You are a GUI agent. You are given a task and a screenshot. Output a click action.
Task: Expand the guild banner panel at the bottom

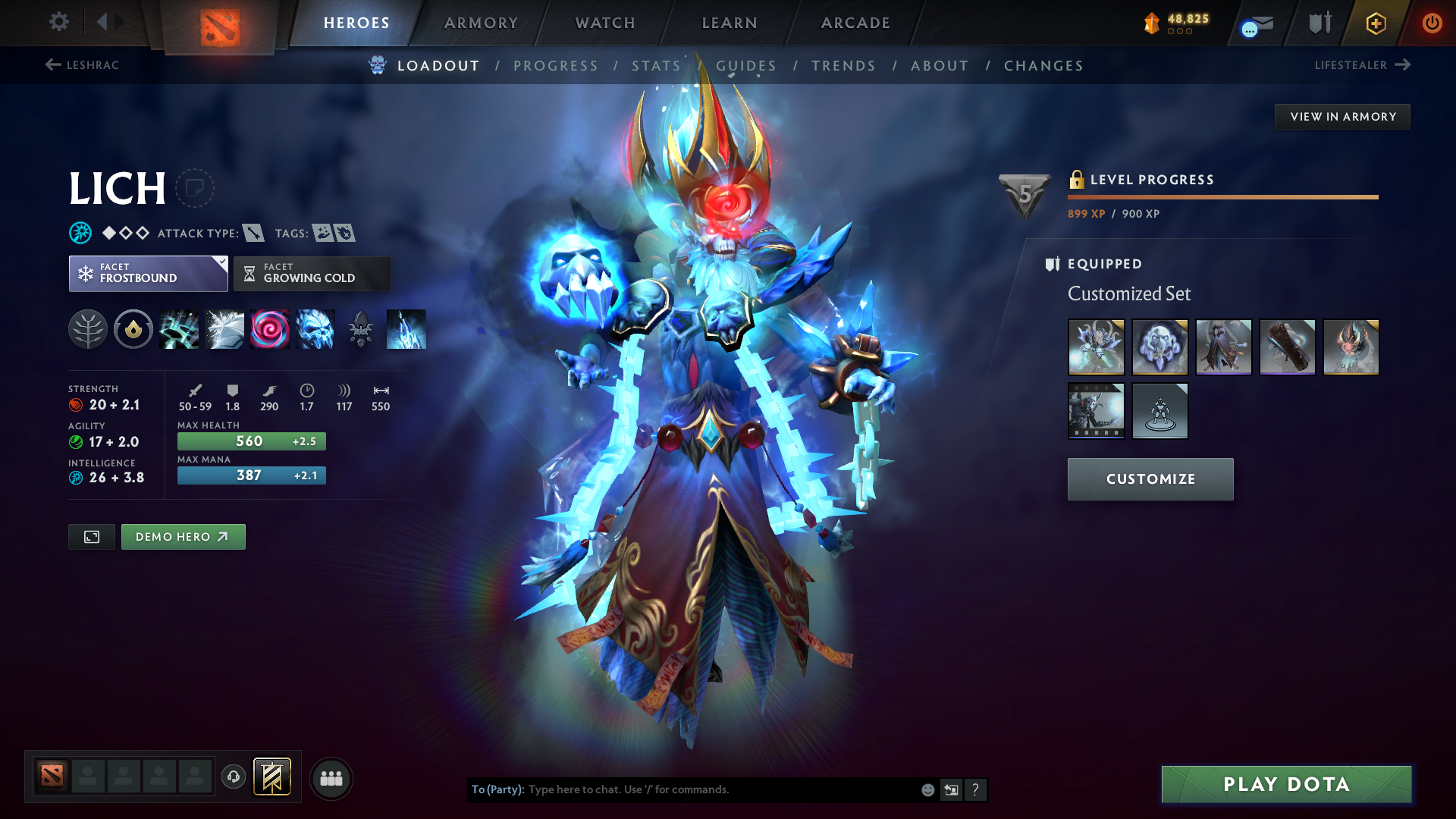point(274,777)
